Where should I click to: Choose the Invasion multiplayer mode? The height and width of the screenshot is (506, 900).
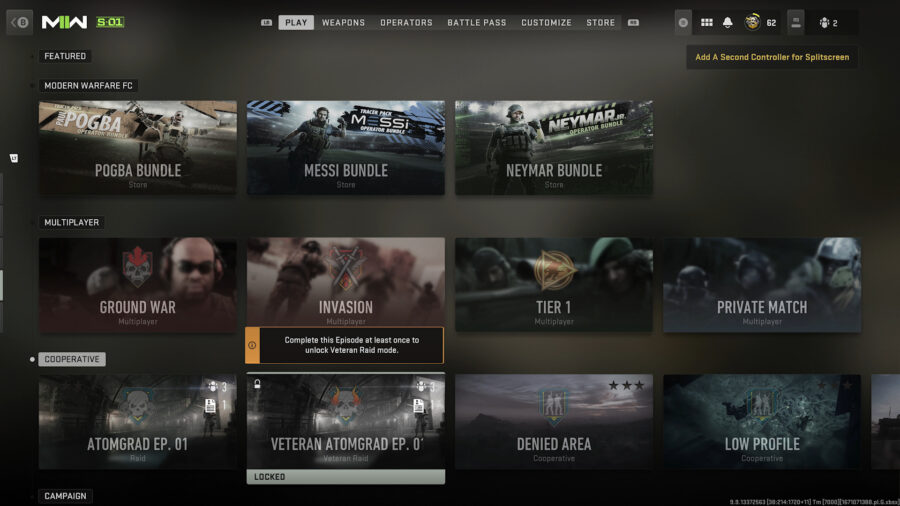pyautogui.click(x=346, y=282)
